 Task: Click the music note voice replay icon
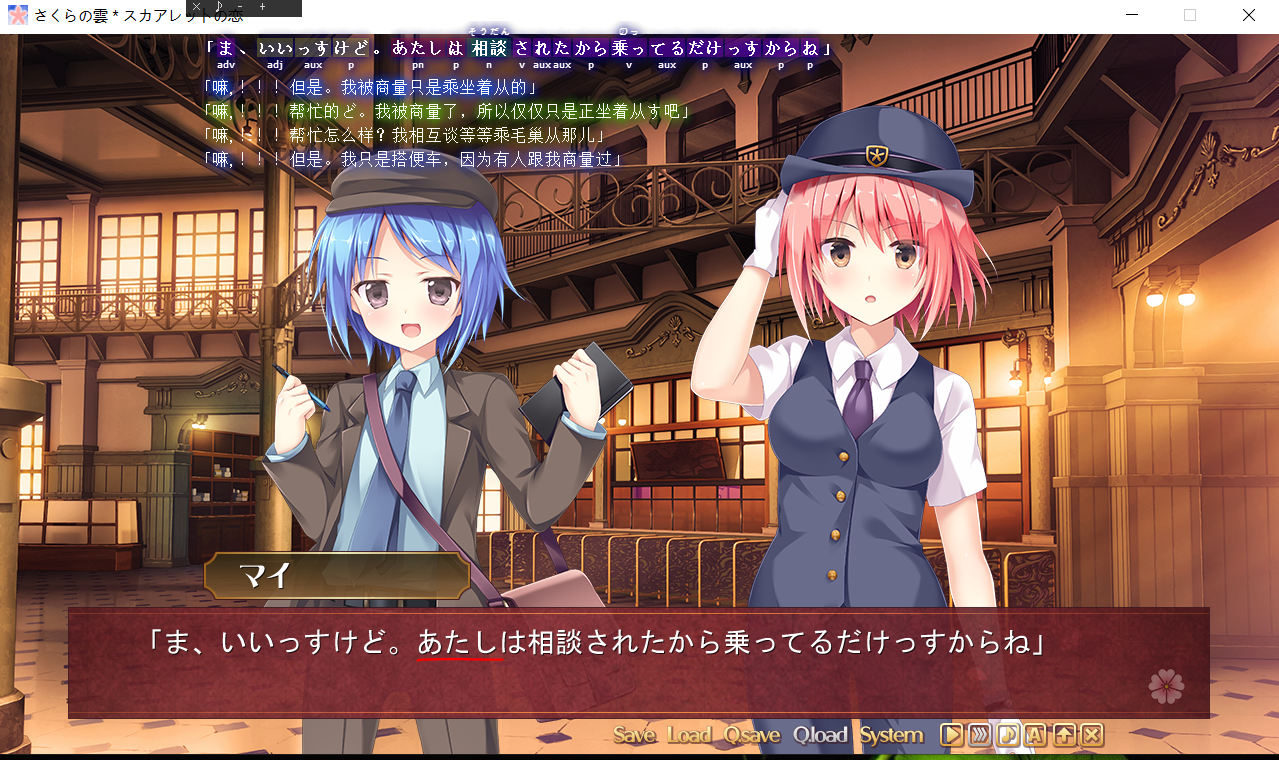click(x=1008, y=736)
